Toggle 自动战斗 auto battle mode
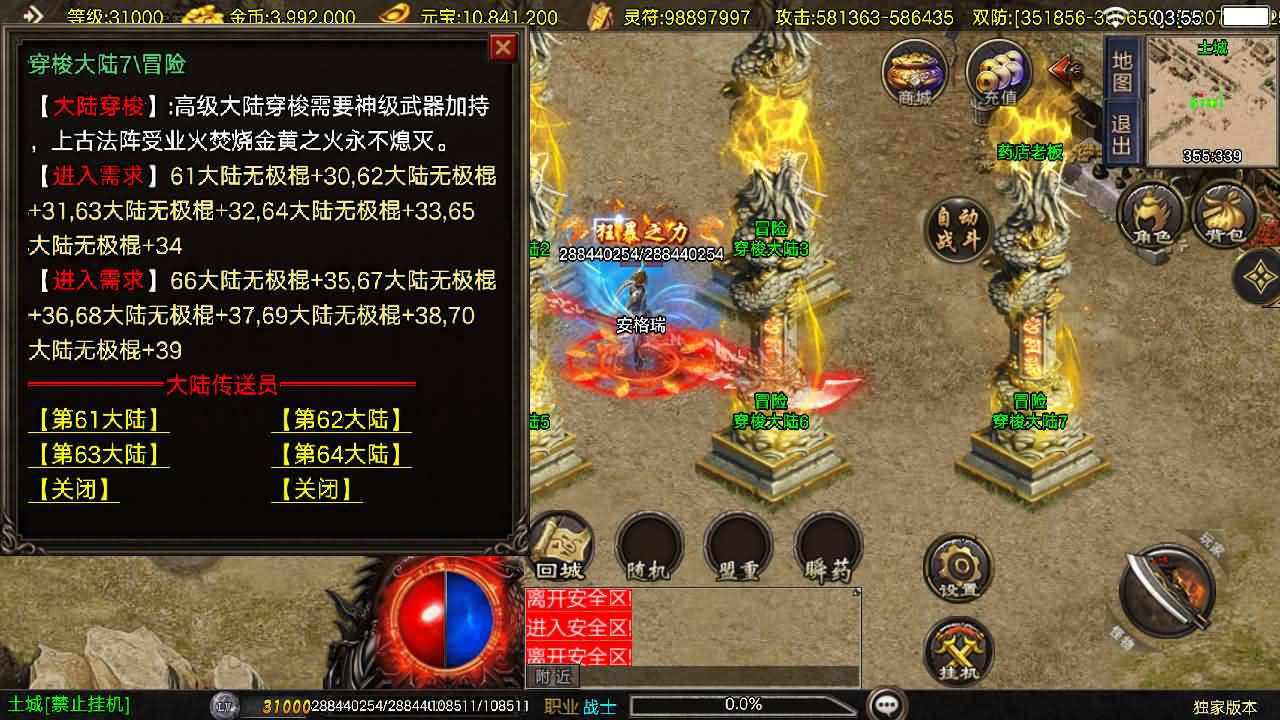1280x720 pixels. point(959,230)
